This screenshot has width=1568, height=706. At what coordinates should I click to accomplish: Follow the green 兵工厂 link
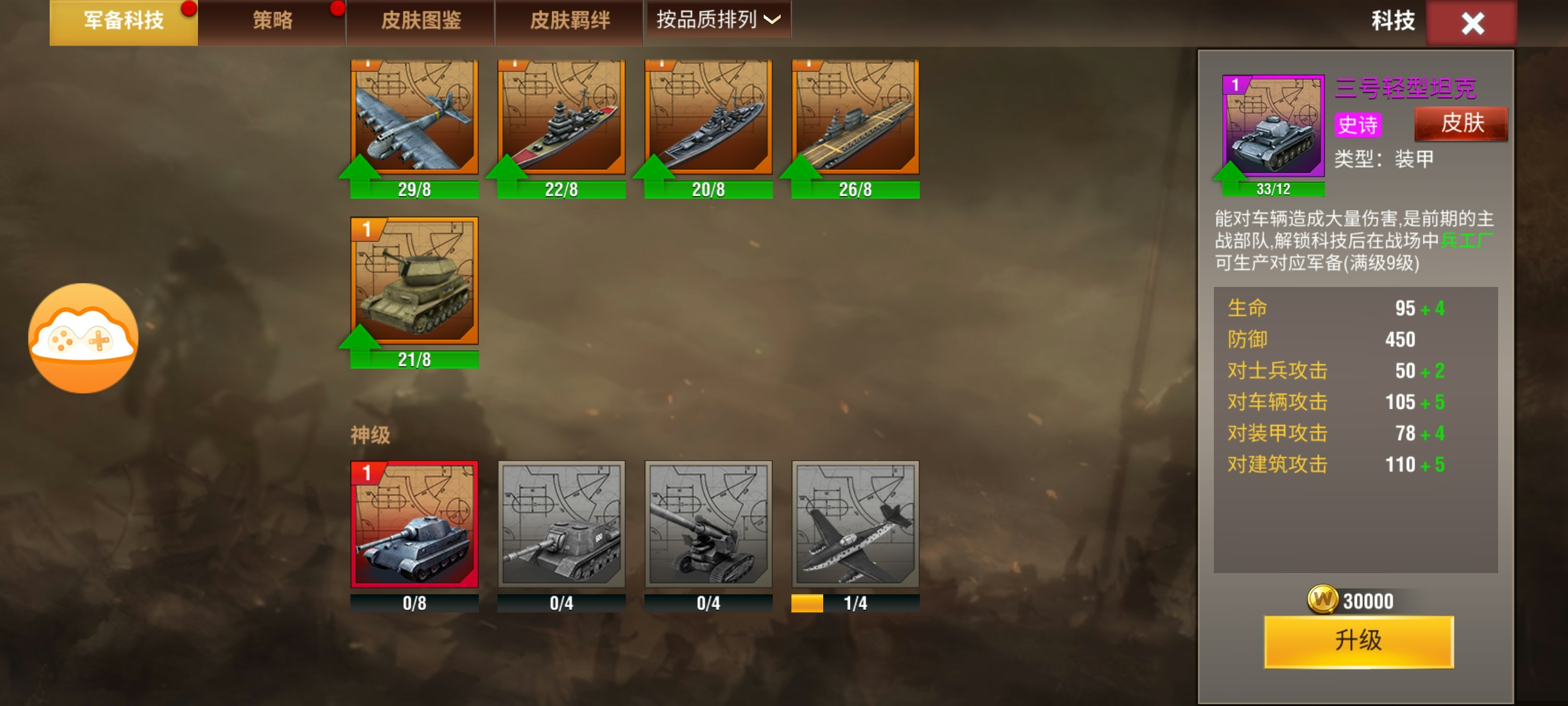pyautogui.click(x=1466, y=241)
